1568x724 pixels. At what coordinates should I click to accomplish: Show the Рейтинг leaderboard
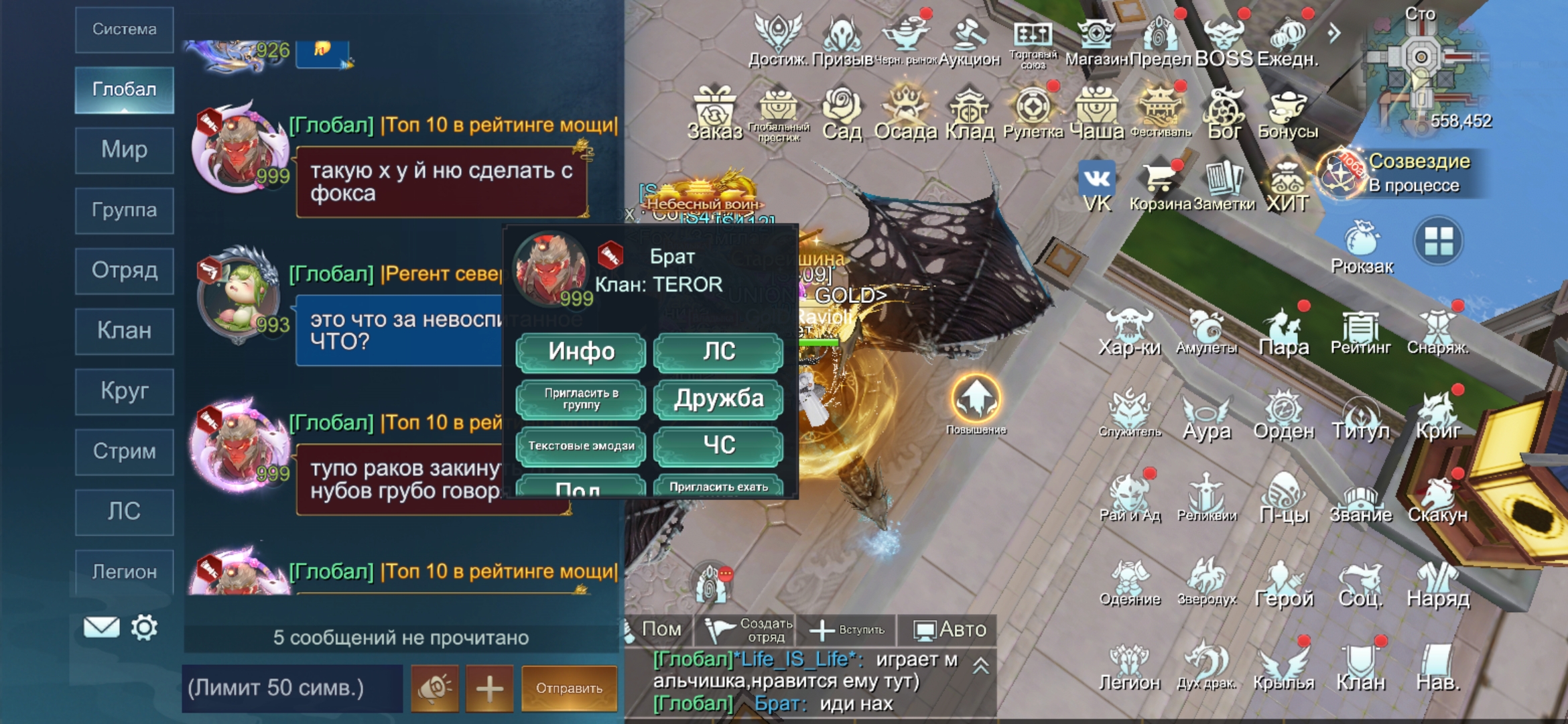tap(1360, 332)
